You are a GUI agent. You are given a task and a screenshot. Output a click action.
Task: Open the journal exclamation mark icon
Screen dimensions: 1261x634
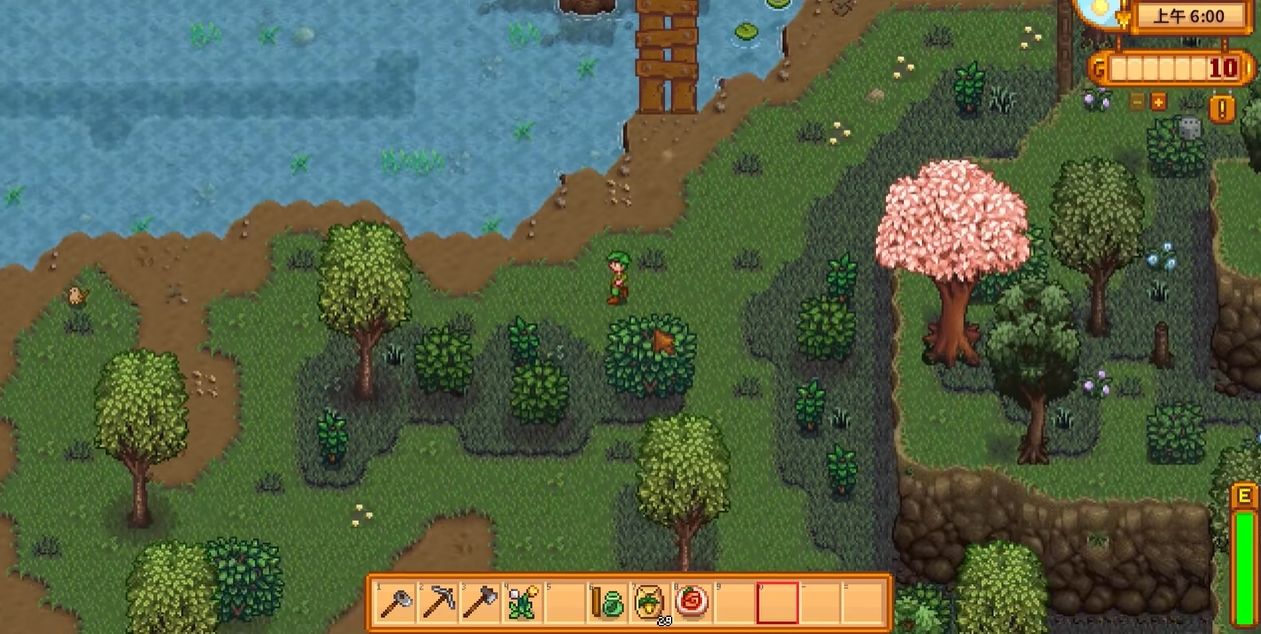pyautogui.click(x=1220, y=107)
